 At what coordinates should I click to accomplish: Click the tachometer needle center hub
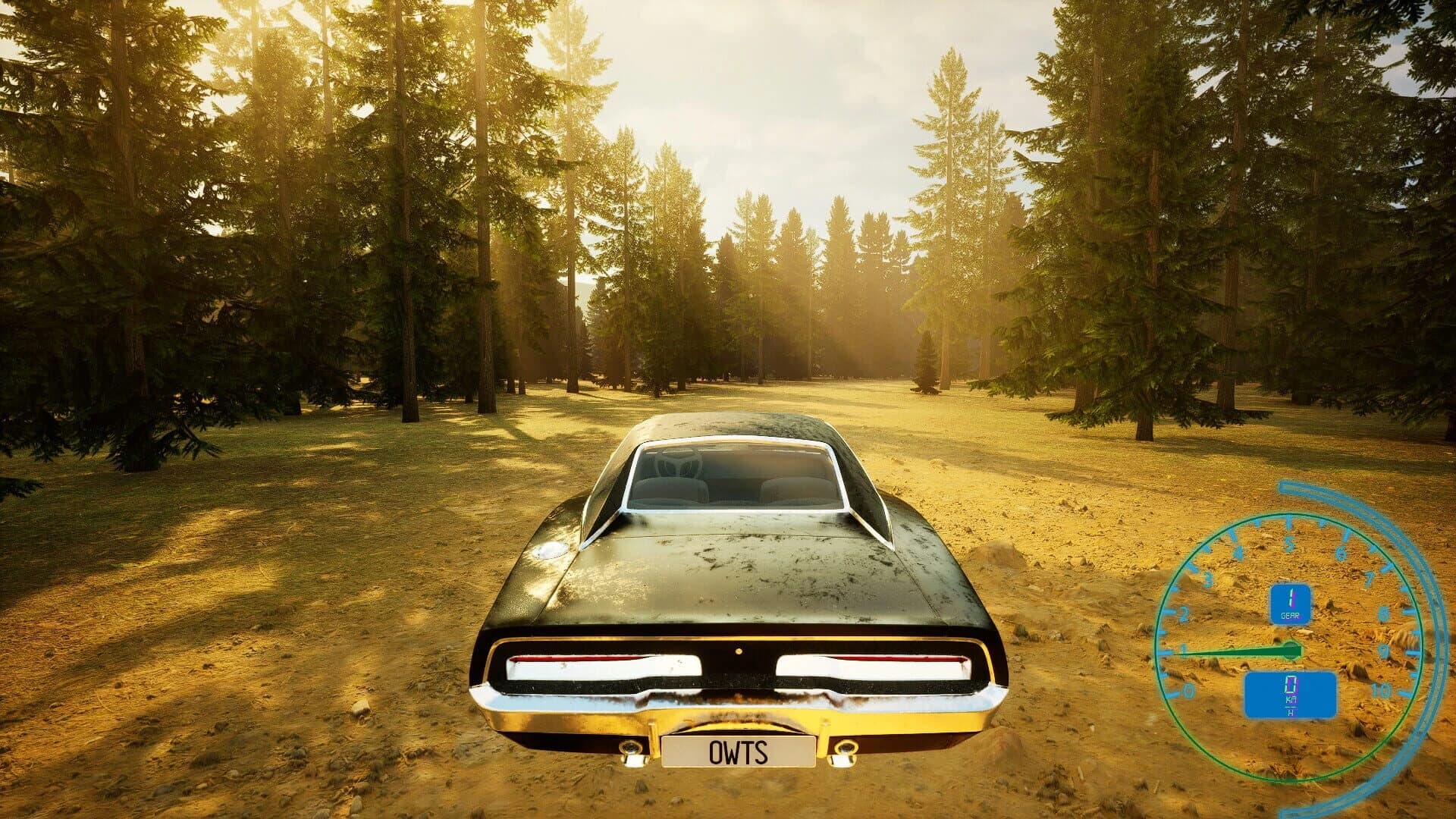point(1291,650)
